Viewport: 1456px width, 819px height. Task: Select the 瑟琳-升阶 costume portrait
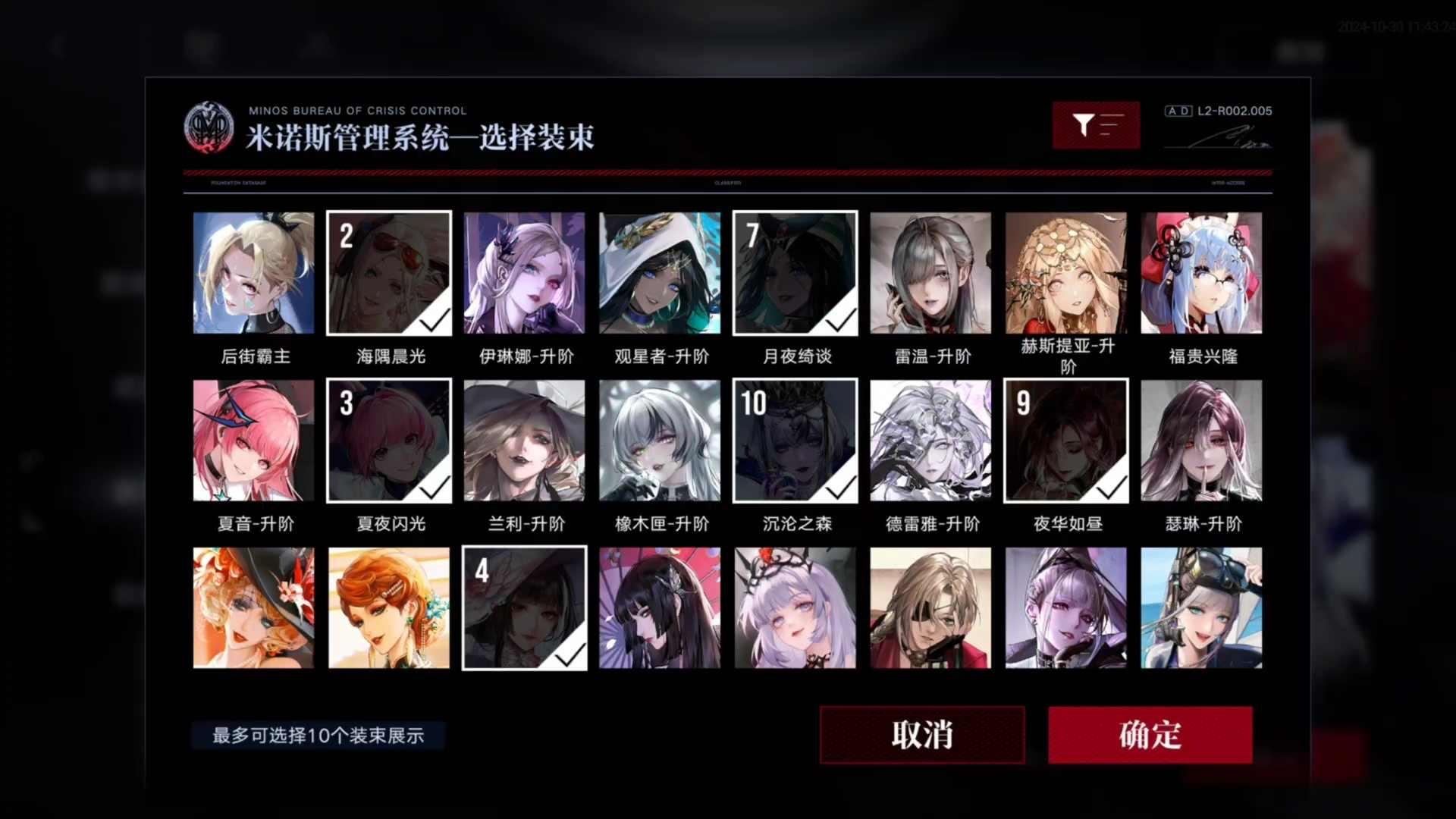(1201, 440)
